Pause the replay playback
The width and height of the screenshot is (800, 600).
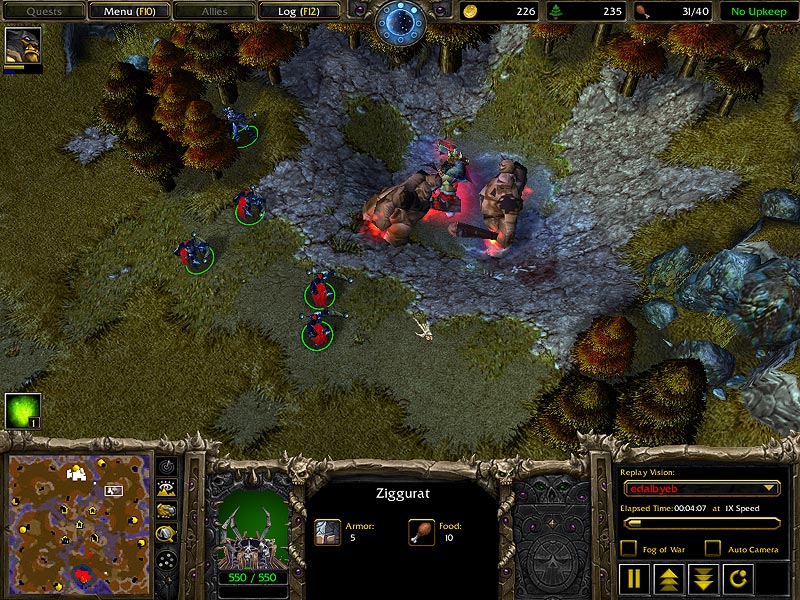[634, 578]
